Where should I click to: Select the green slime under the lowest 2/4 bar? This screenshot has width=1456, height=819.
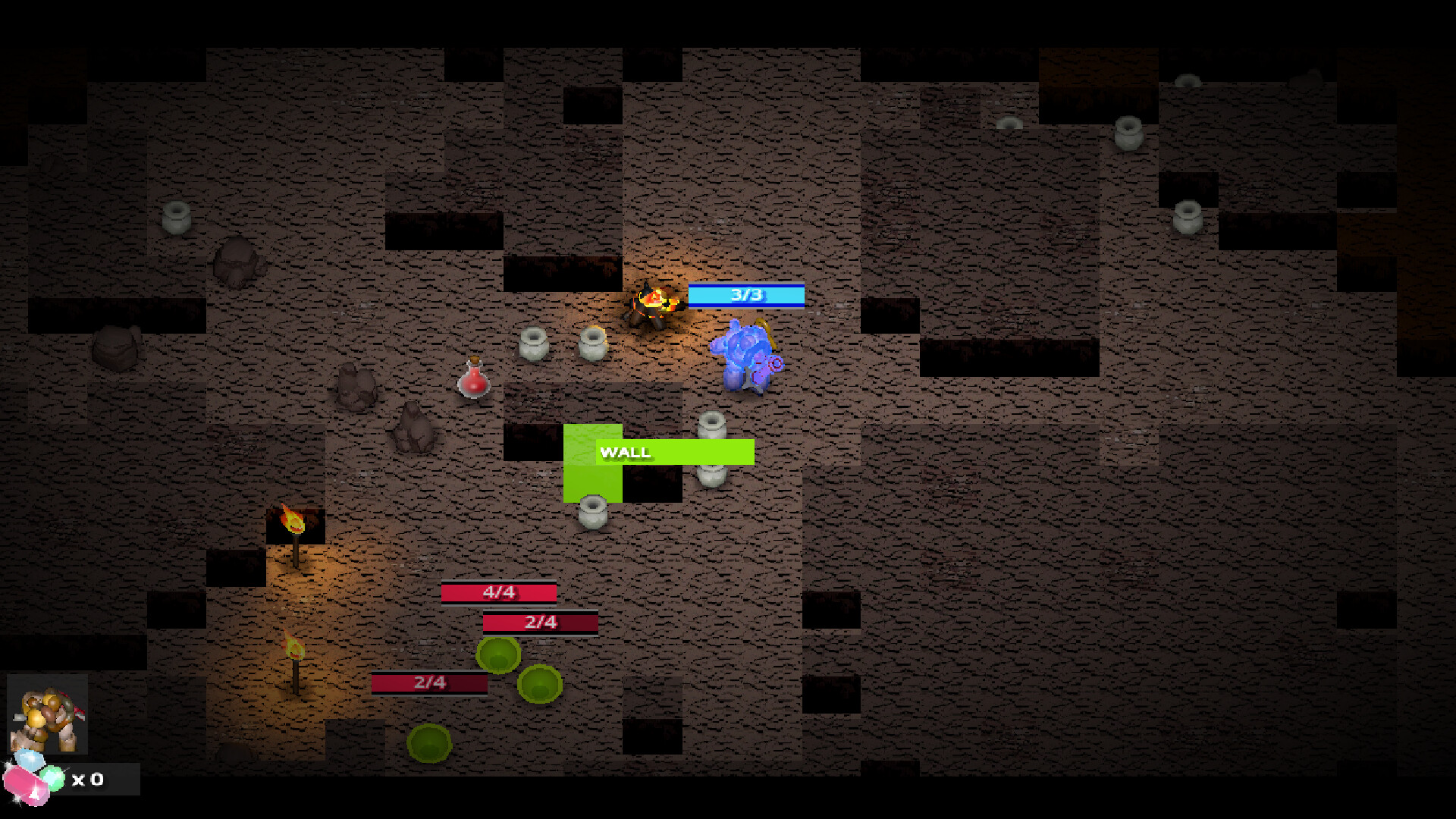click(428, 742)
